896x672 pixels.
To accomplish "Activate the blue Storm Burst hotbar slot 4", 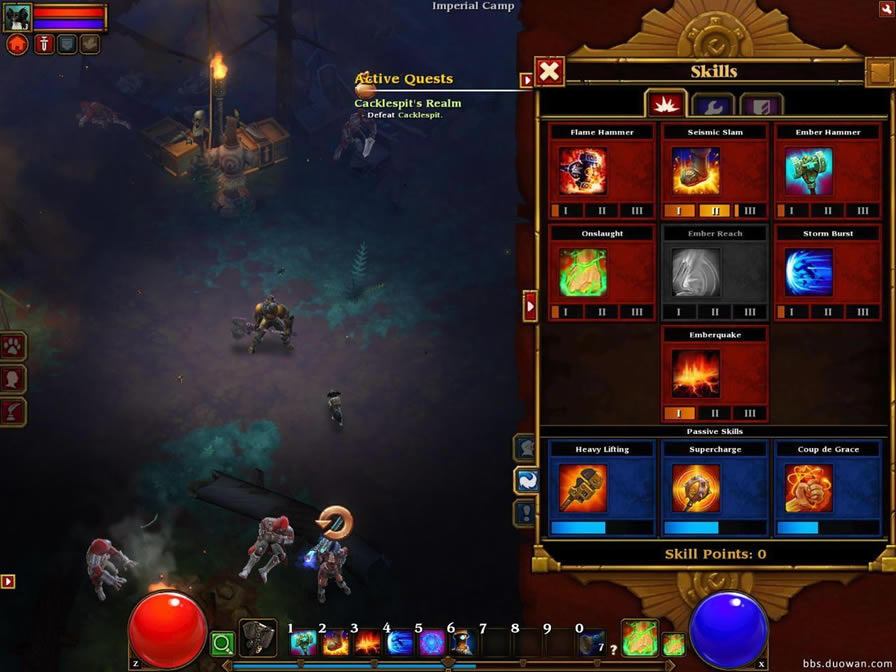I will point(399,643).
